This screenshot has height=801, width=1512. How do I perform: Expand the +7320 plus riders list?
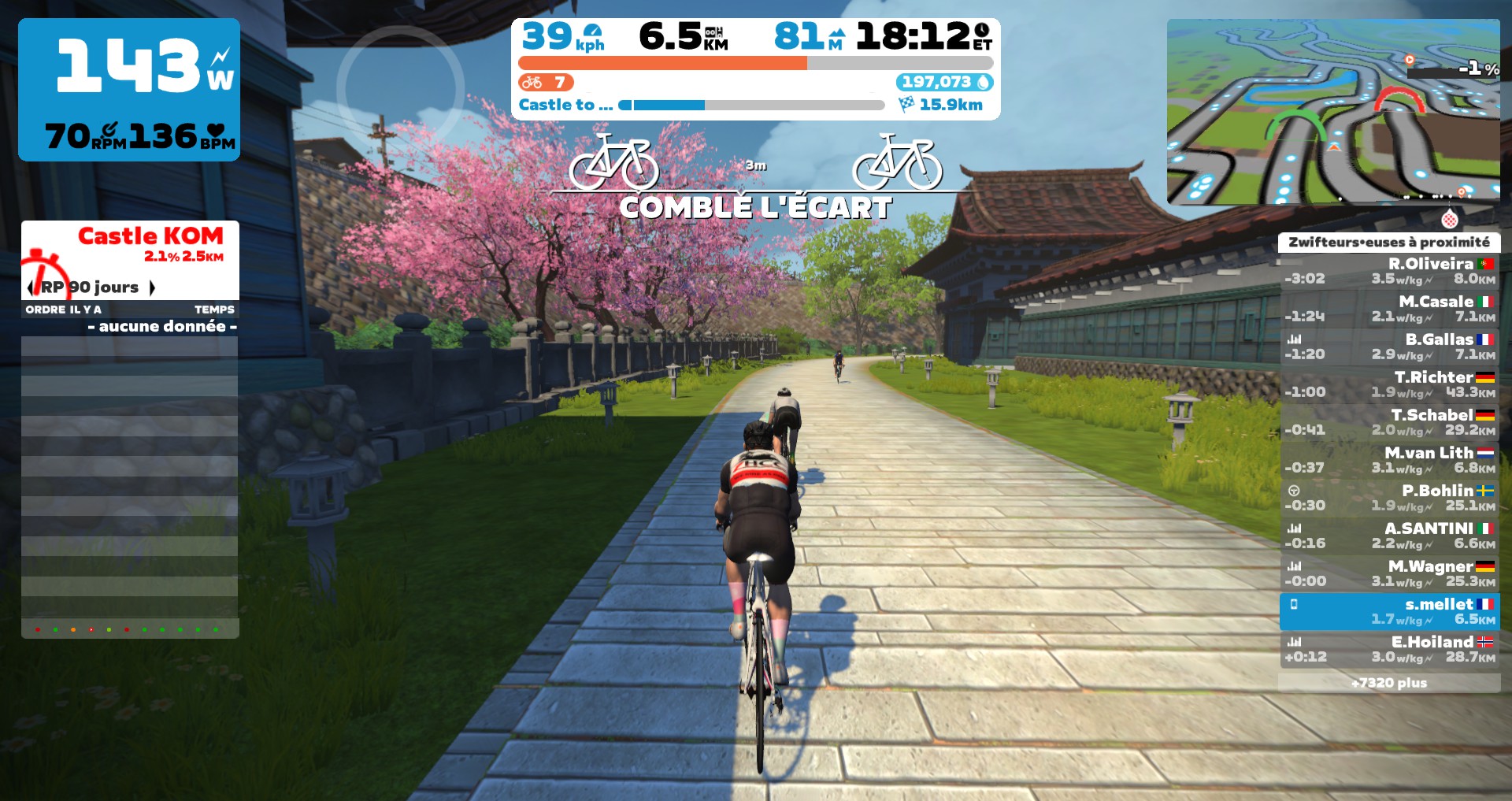[x=1389, y=683]
